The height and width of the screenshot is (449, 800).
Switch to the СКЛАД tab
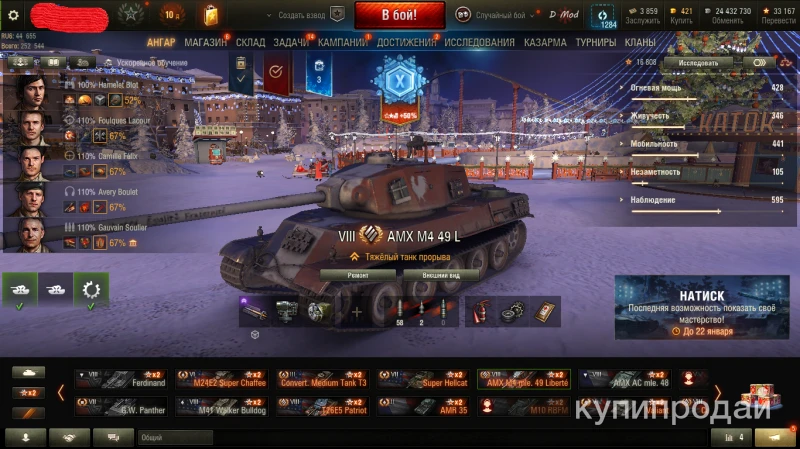[250, 43]
